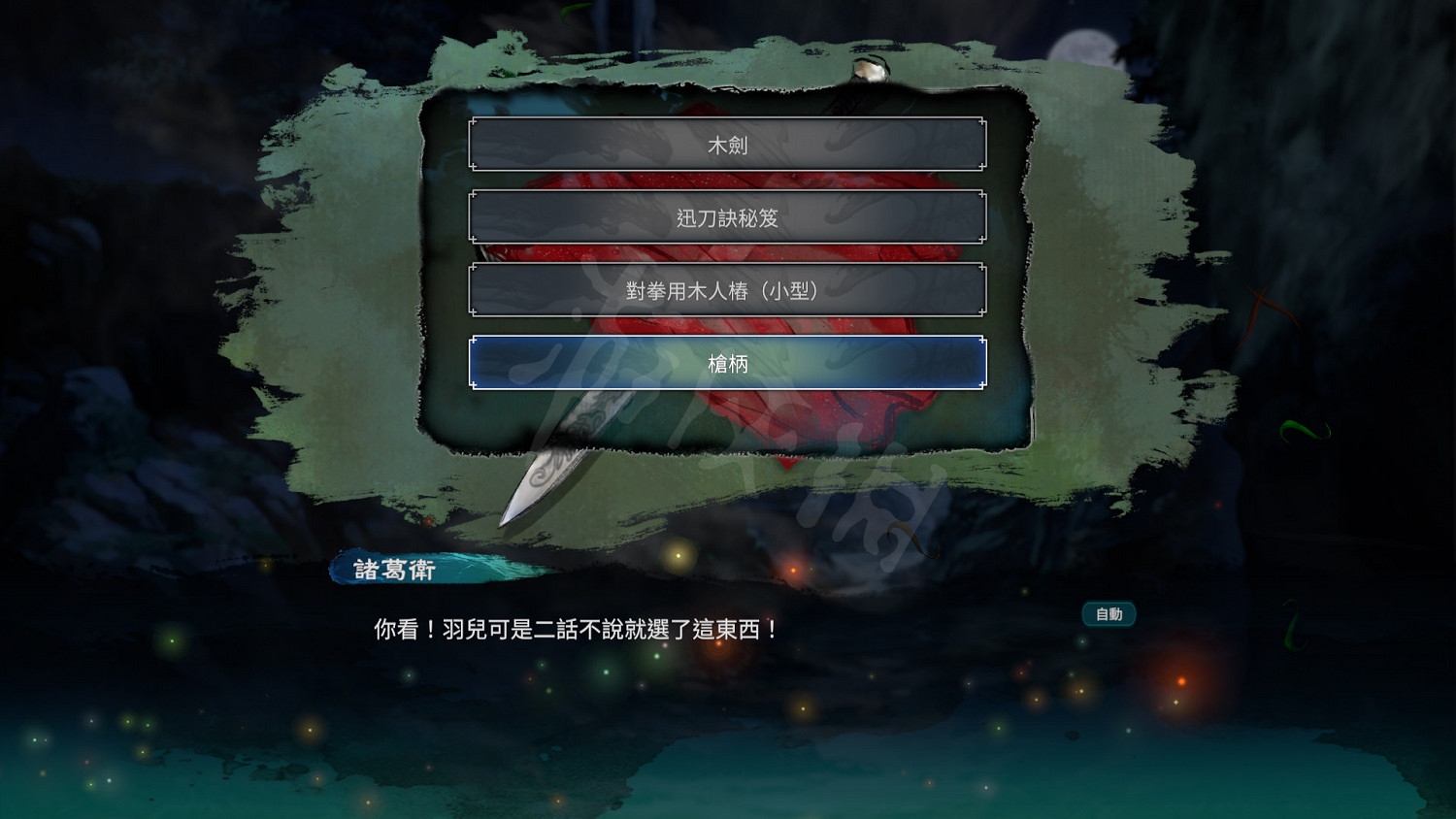Click the bottom blue-highlighted selection bar

(728, 362)
